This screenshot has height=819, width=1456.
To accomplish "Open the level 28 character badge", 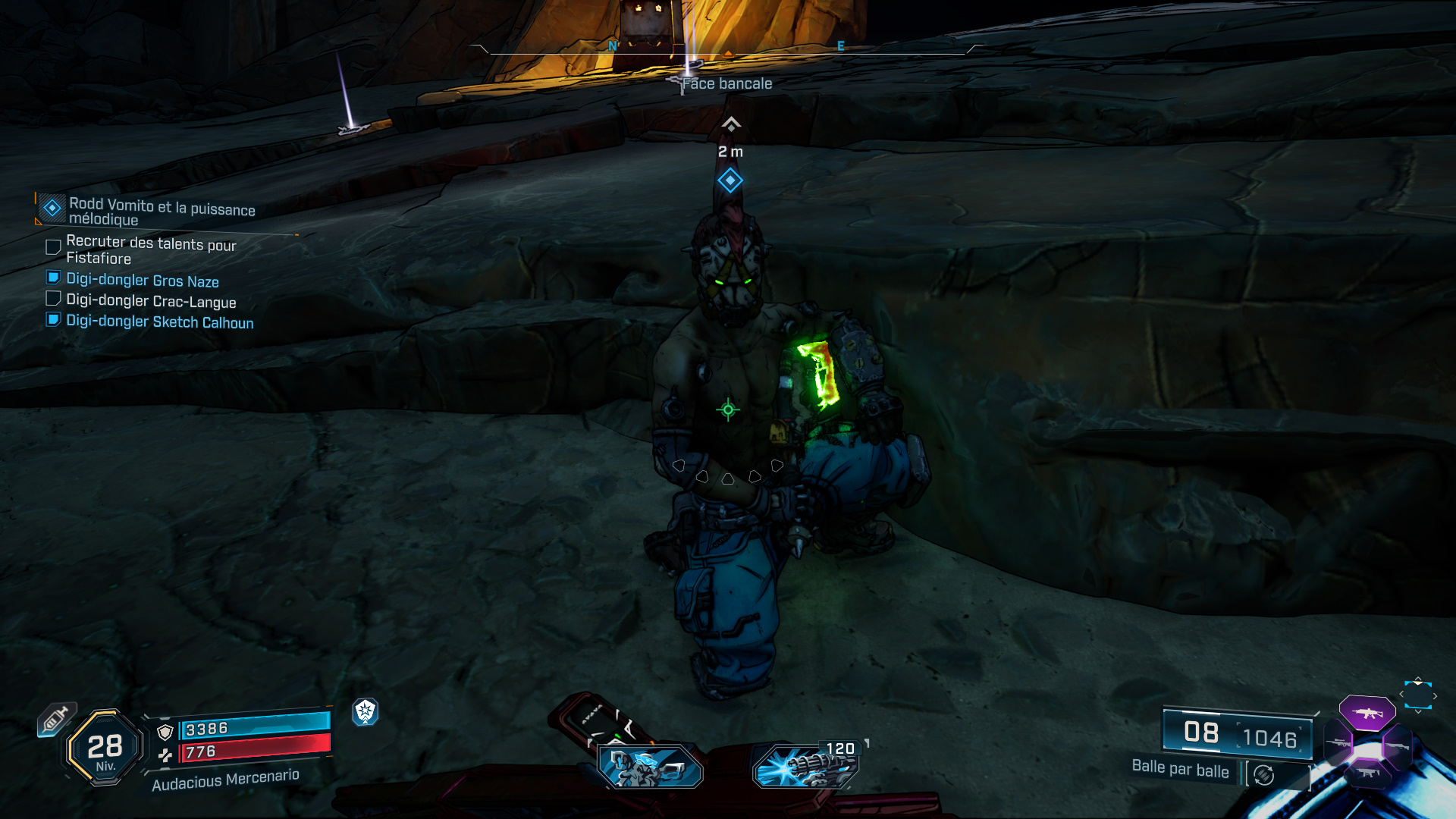I will (x=105, y=748).
